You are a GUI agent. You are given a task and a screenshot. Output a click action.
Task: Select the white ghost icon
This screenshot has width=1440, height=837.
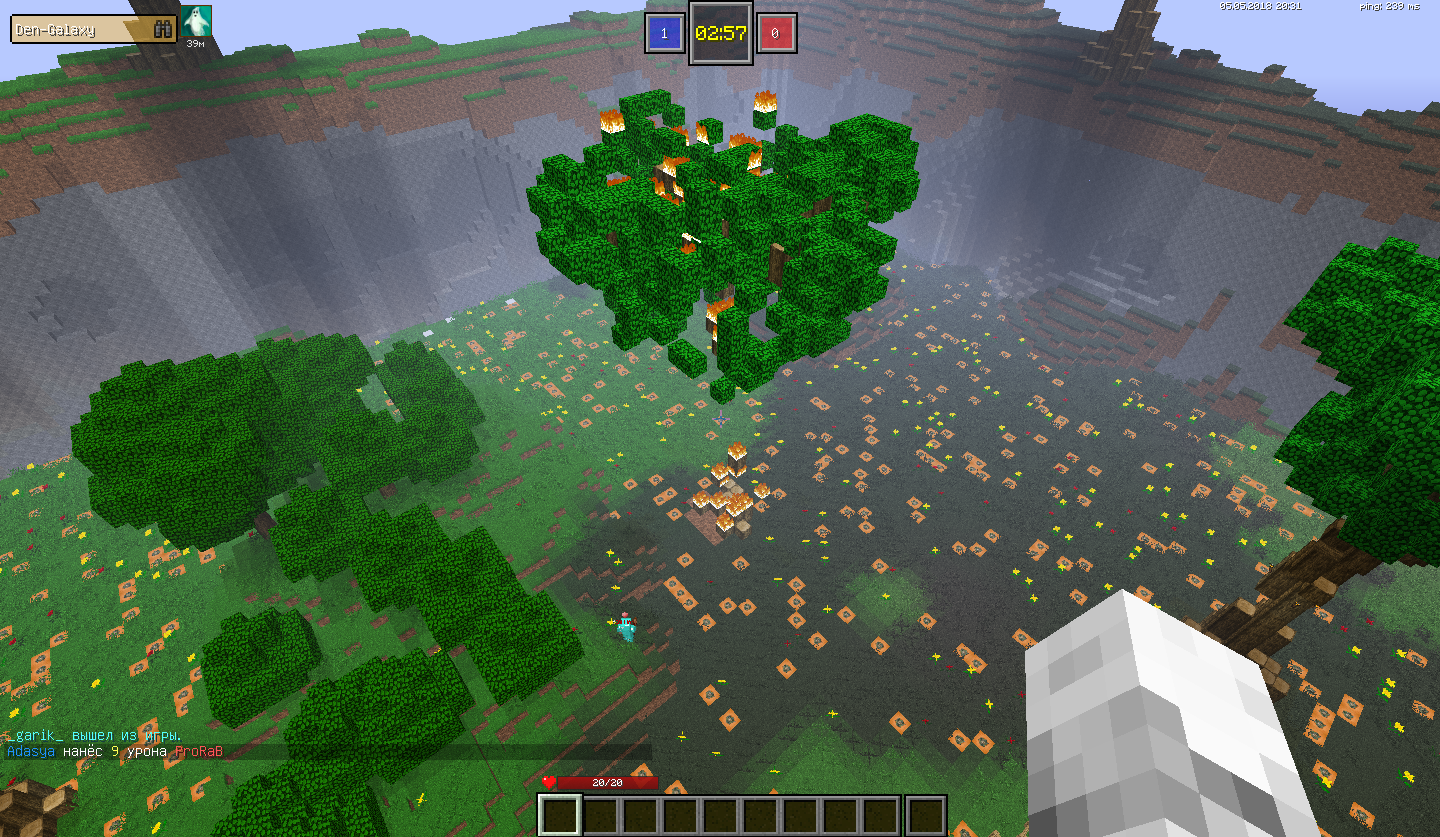click(196, 21)
